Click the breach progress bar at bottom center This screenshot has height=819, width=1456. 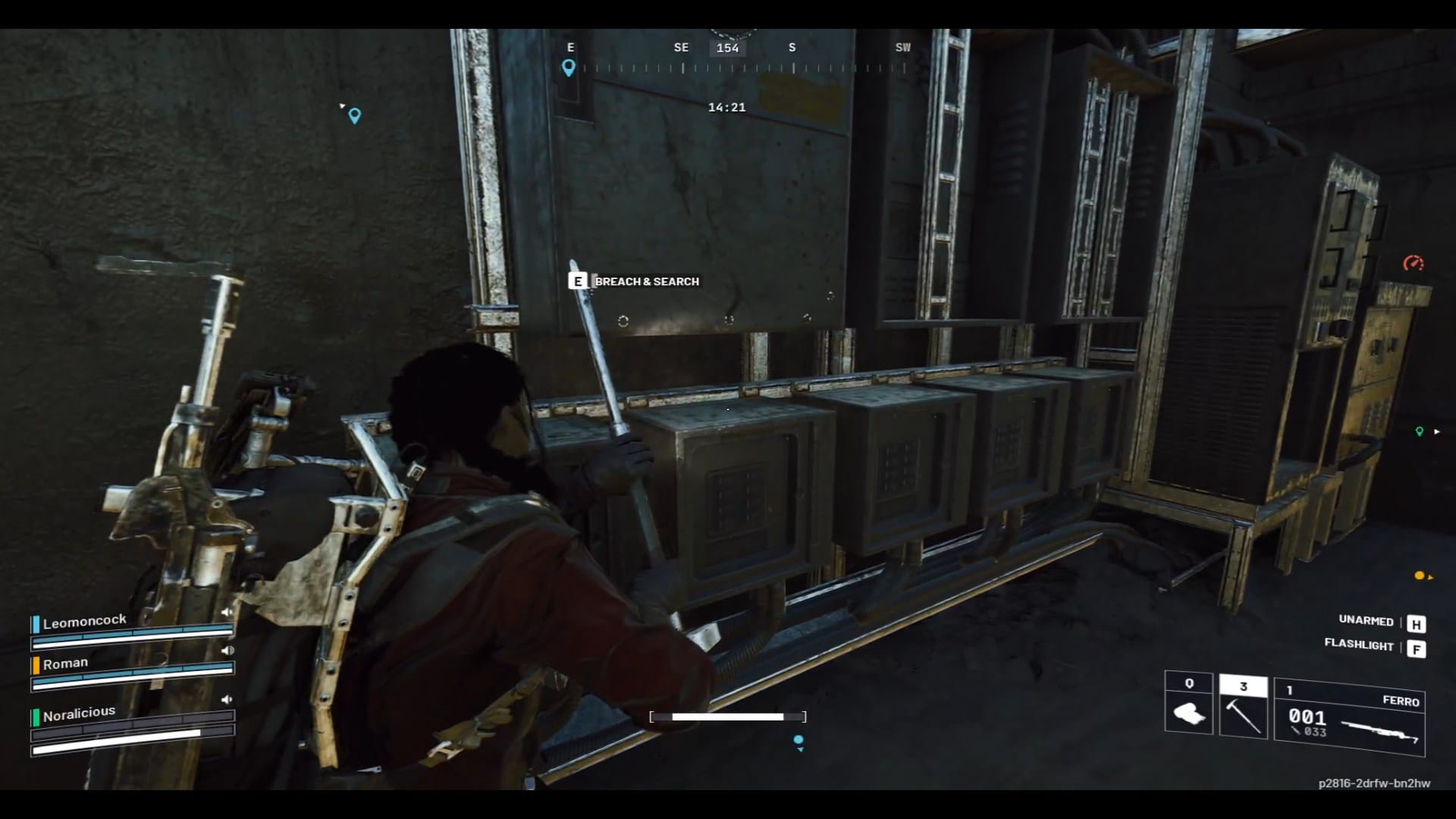726,716
